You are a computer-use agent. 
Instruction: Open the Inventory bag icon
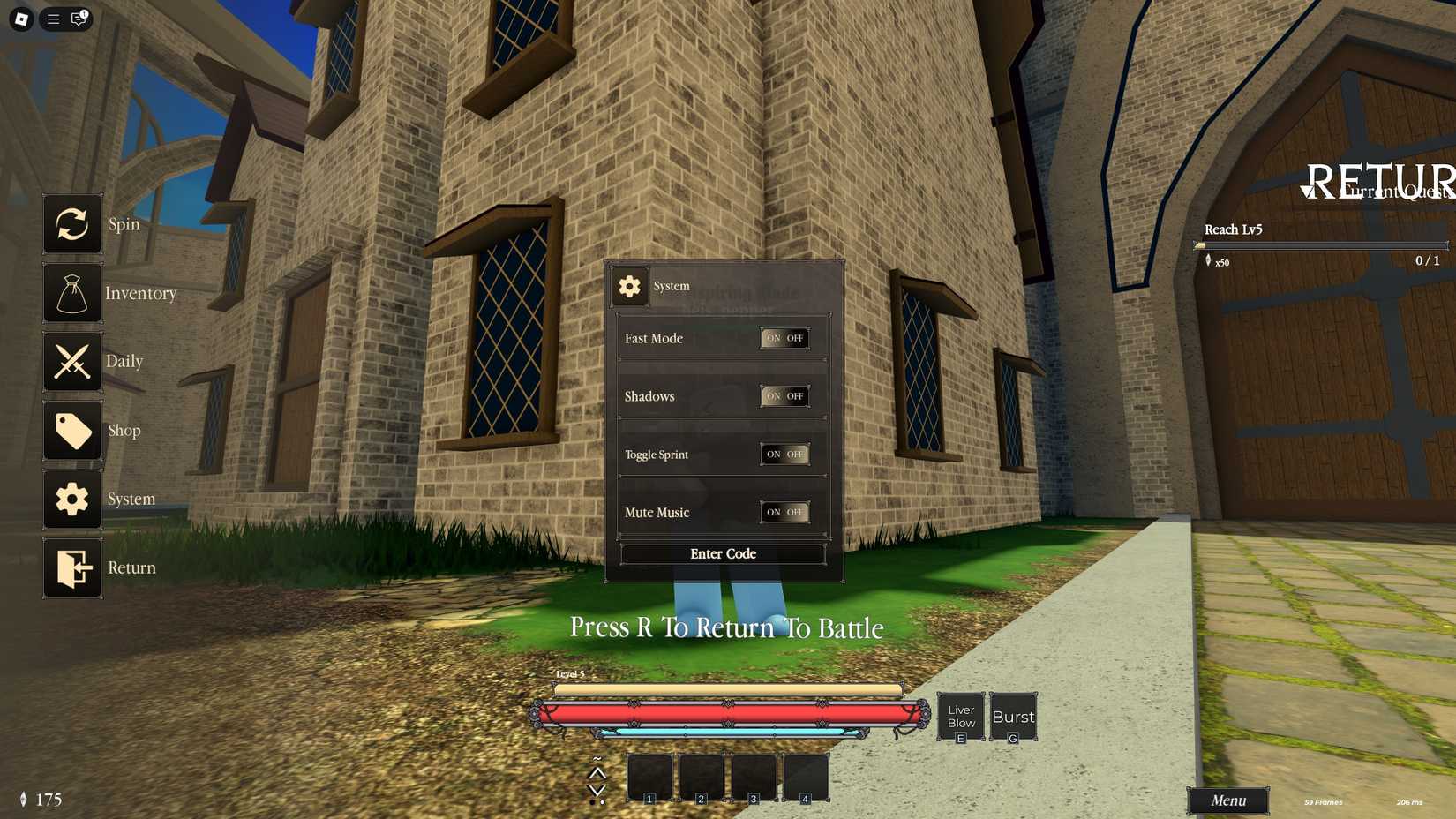tap(72, 293)
